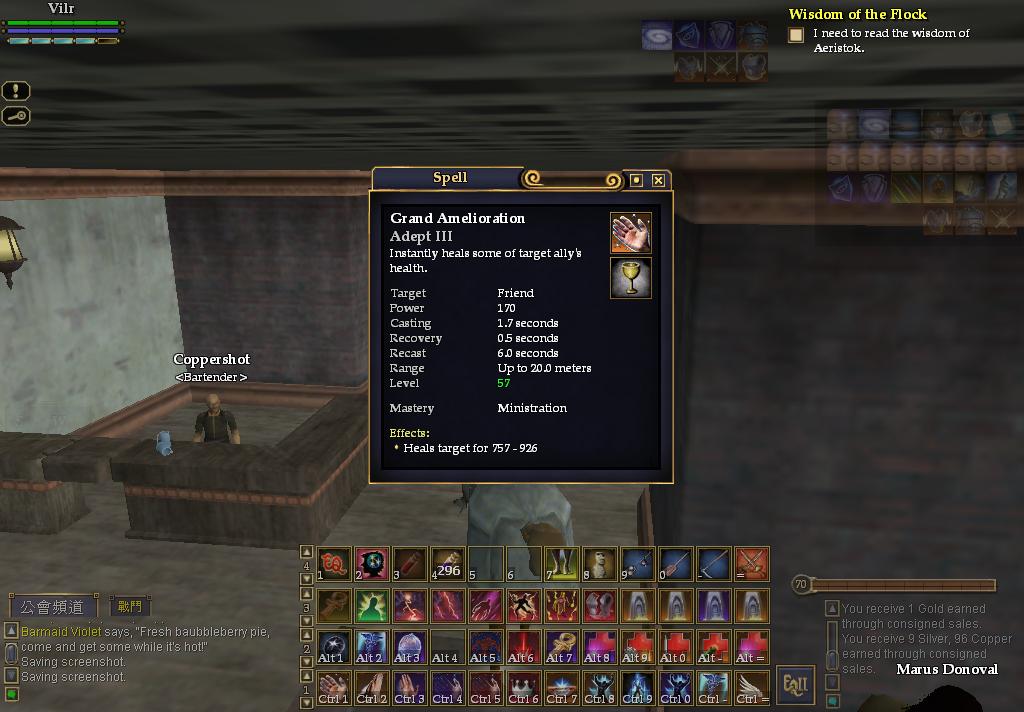Cast the Alt 7 golden ankh spell

561,646
